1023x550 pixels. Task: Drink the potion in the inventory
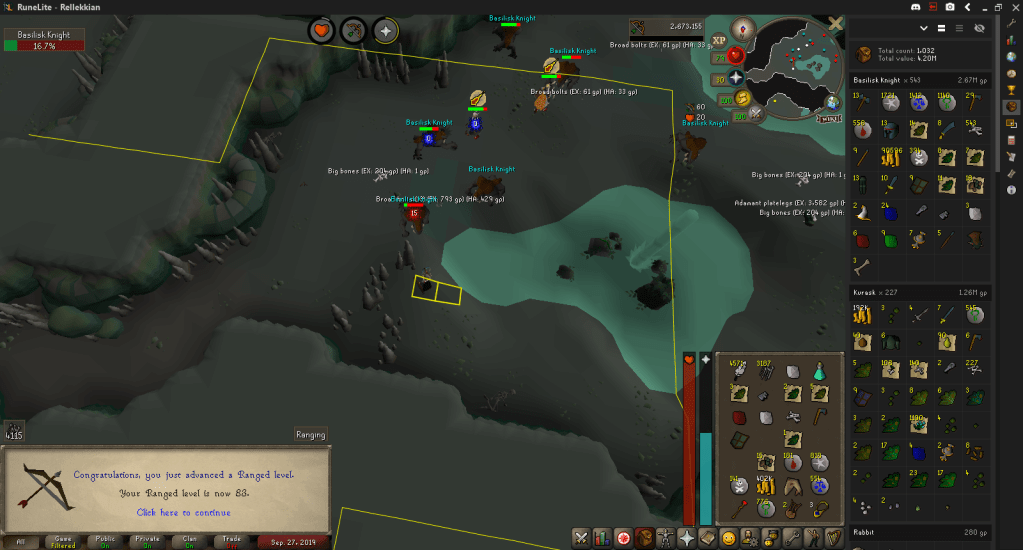(x=820, y=371)
